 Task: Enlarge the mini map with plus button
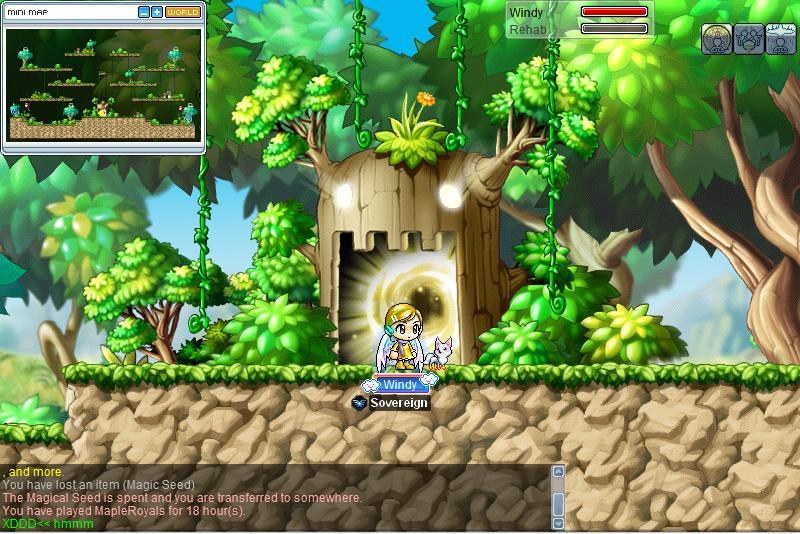pos(157,12)
